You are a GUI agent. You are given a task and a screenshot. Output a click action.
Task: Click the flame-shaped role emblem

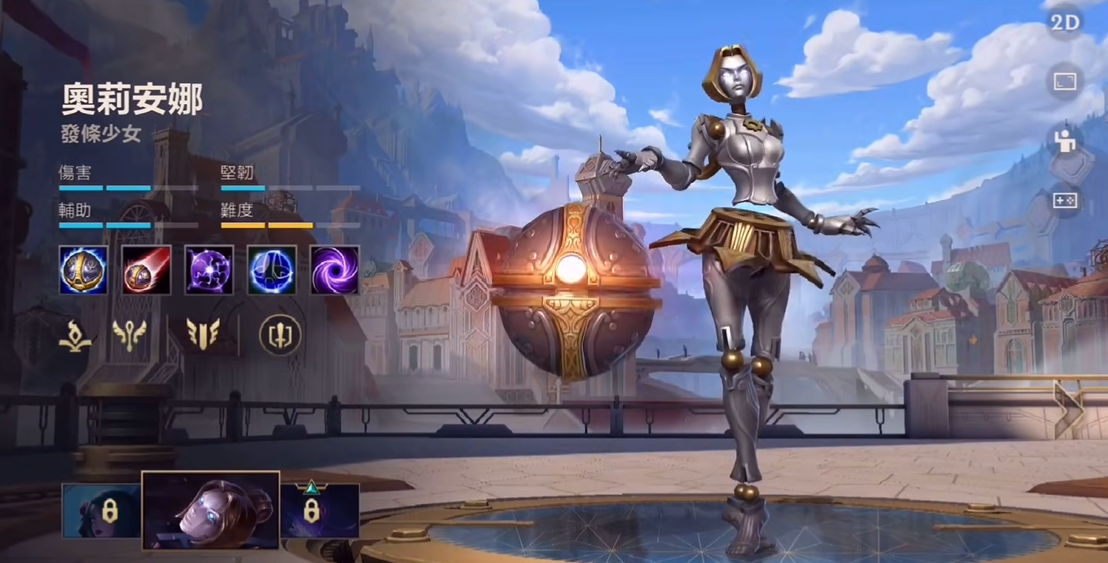coord(75,335)
